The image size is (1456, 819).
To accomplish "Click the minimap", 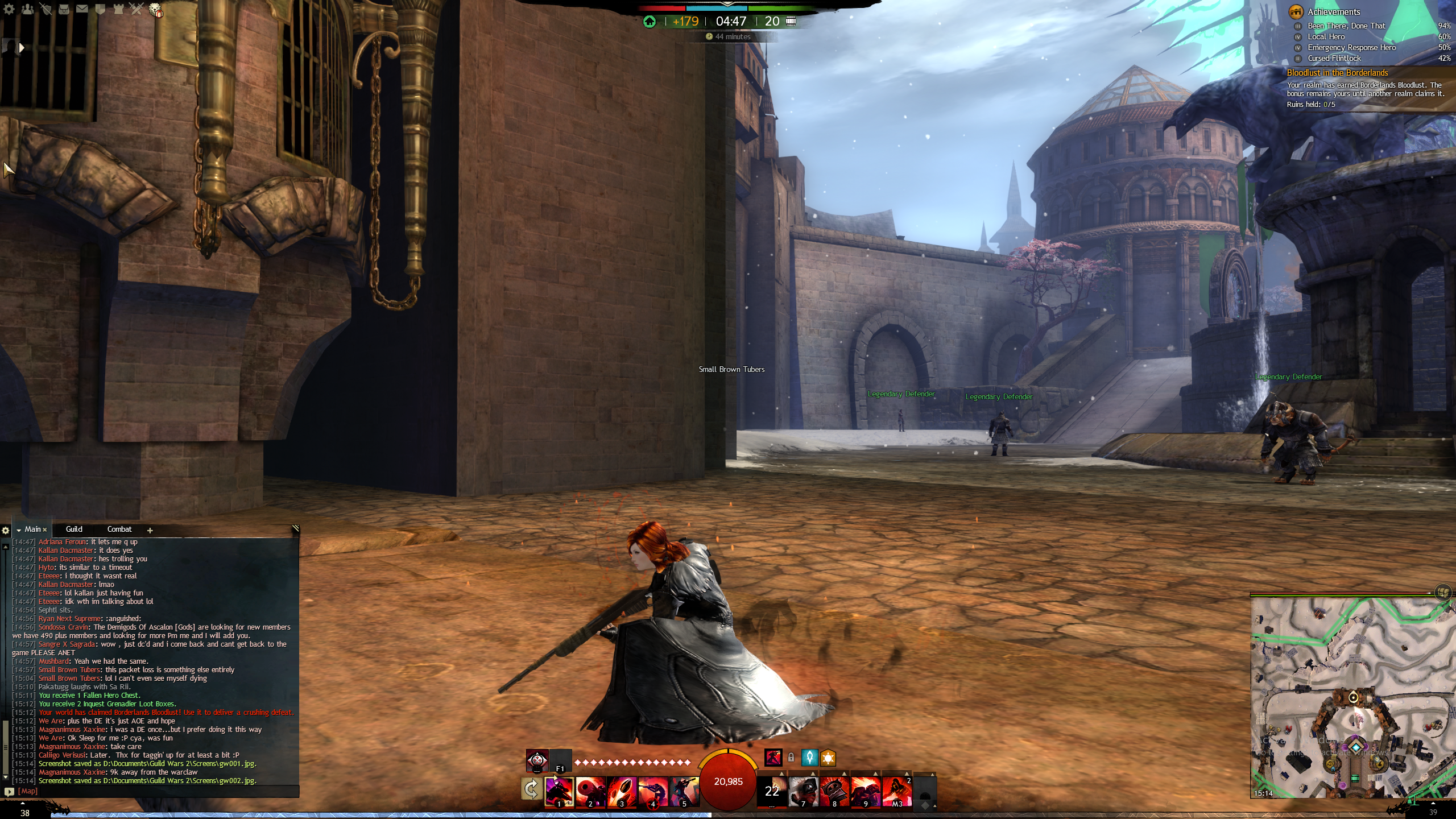I will pyautogui.click(x=1352, y=697).
